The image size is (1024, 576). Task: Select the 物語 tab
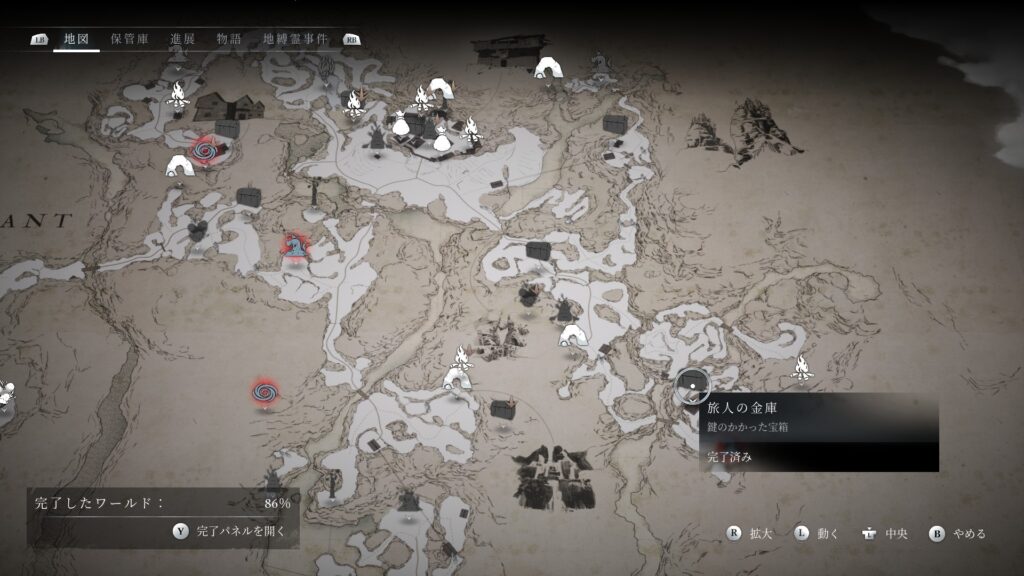[x=229, y=39]
